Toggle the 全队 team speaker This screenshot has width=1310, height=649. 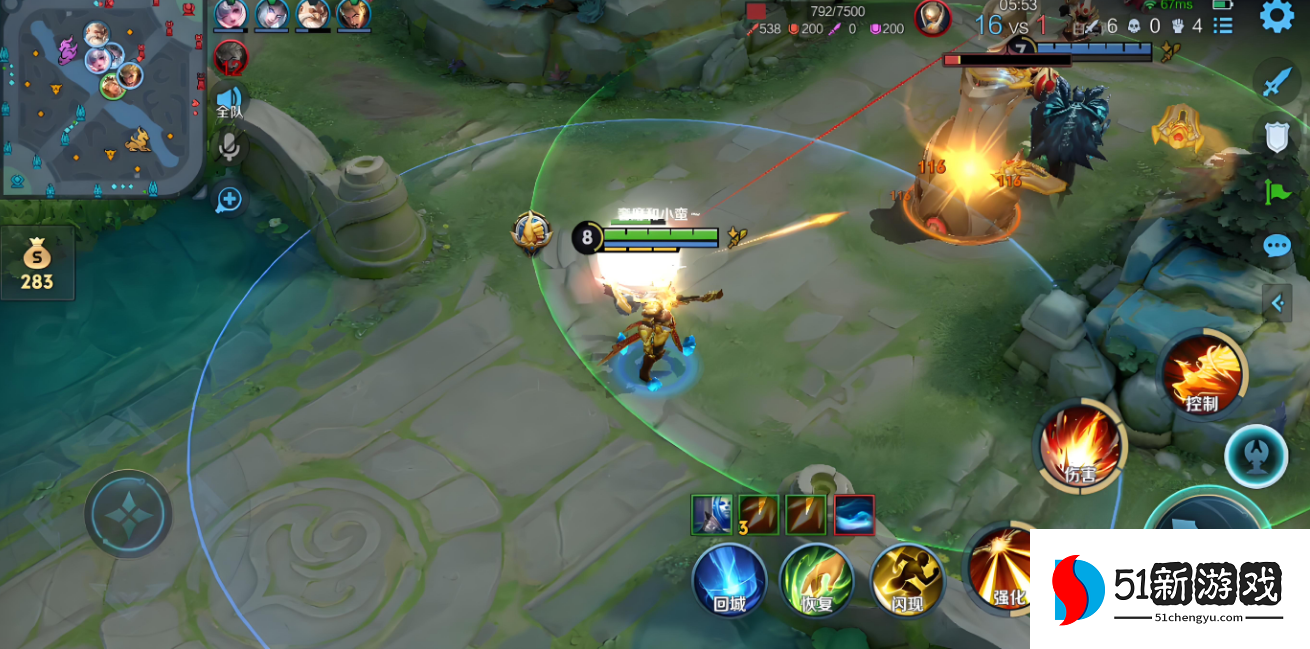point(229,100)
